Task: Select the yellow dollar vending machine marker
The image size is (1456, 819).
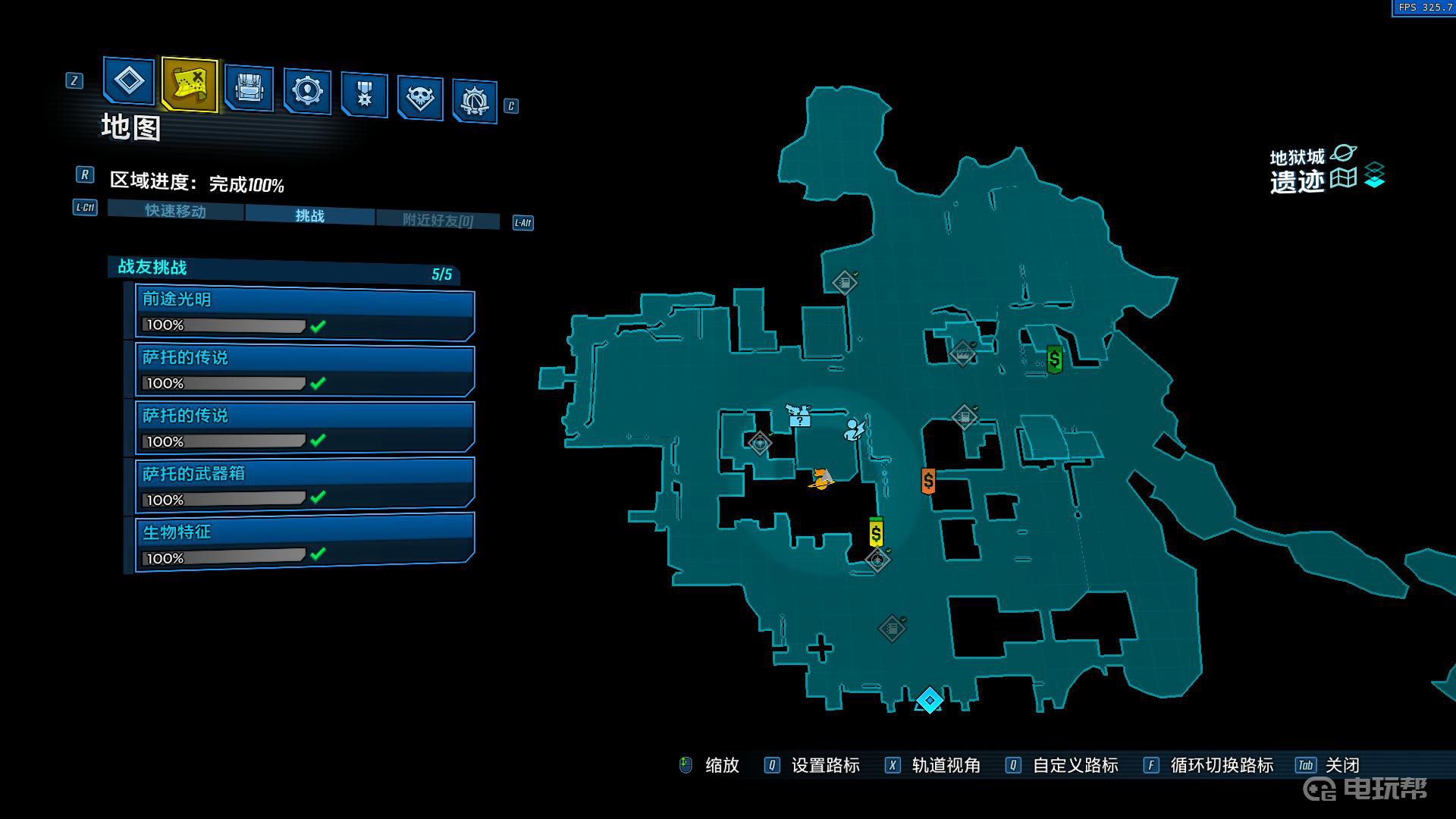Action: click(876, 533)
